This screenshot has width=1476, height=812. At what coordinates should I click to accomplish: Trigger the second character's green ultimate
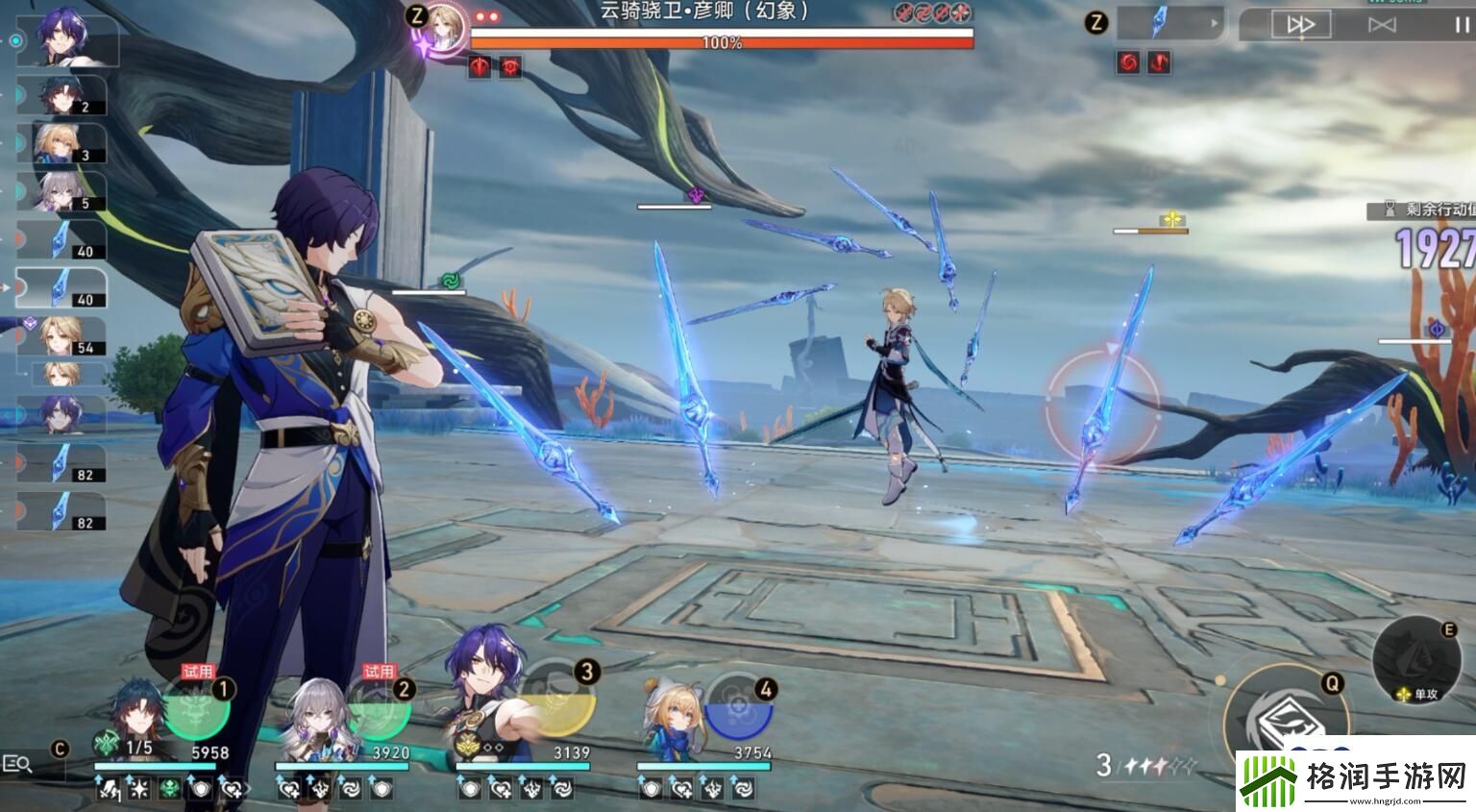(x=377, y=707)
